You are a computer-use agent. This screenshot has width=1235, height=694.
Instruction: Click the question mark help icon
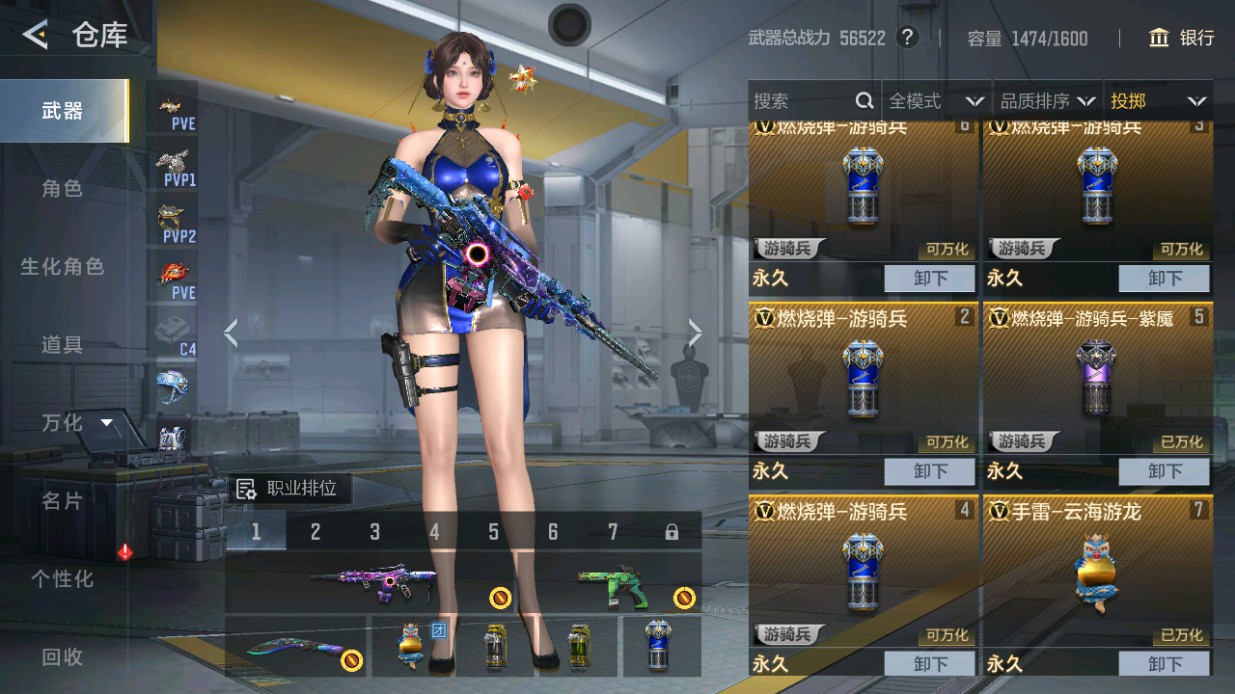click(907, 38)
